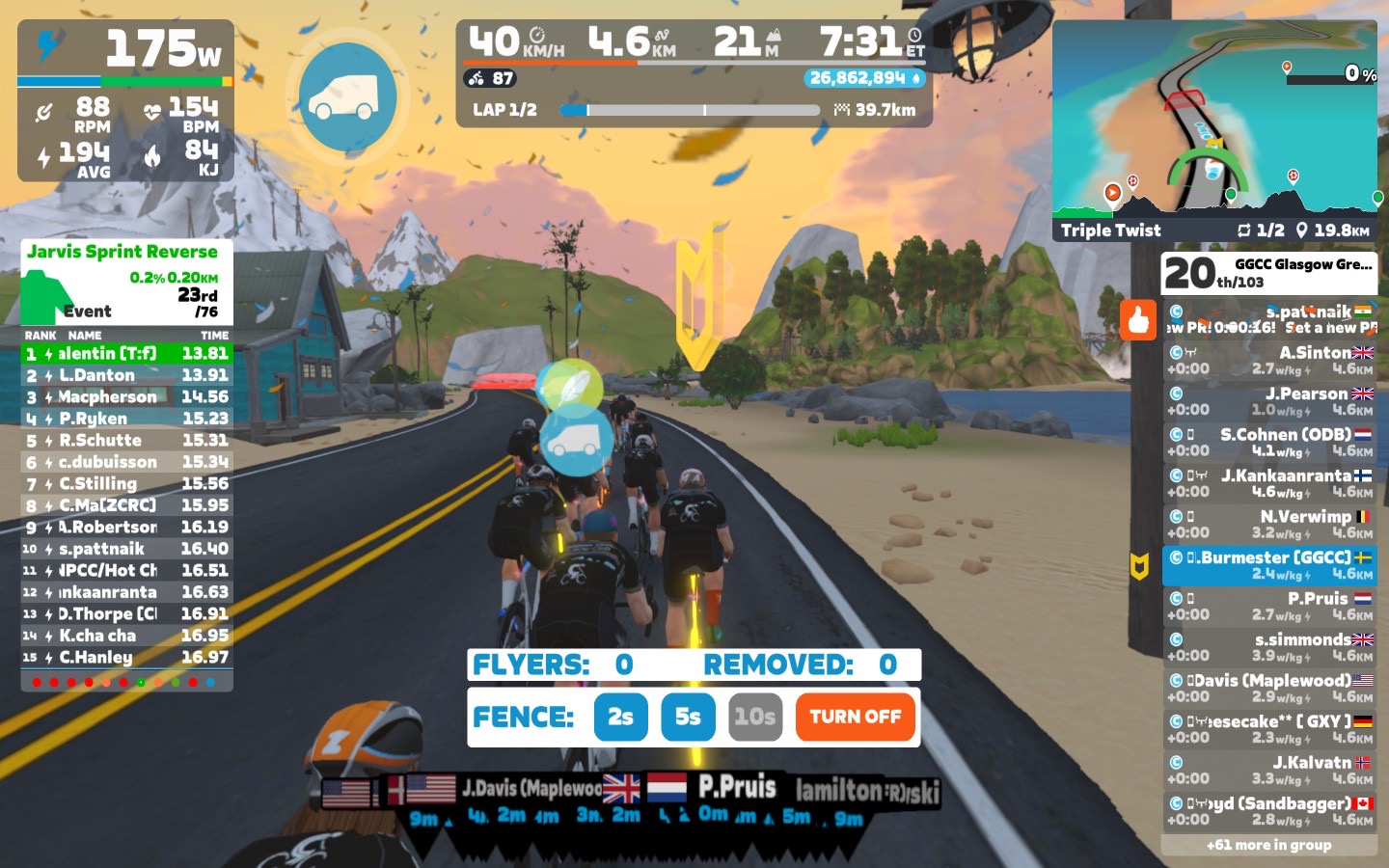Expand the +61 more in group row

tap(1269, 845)
